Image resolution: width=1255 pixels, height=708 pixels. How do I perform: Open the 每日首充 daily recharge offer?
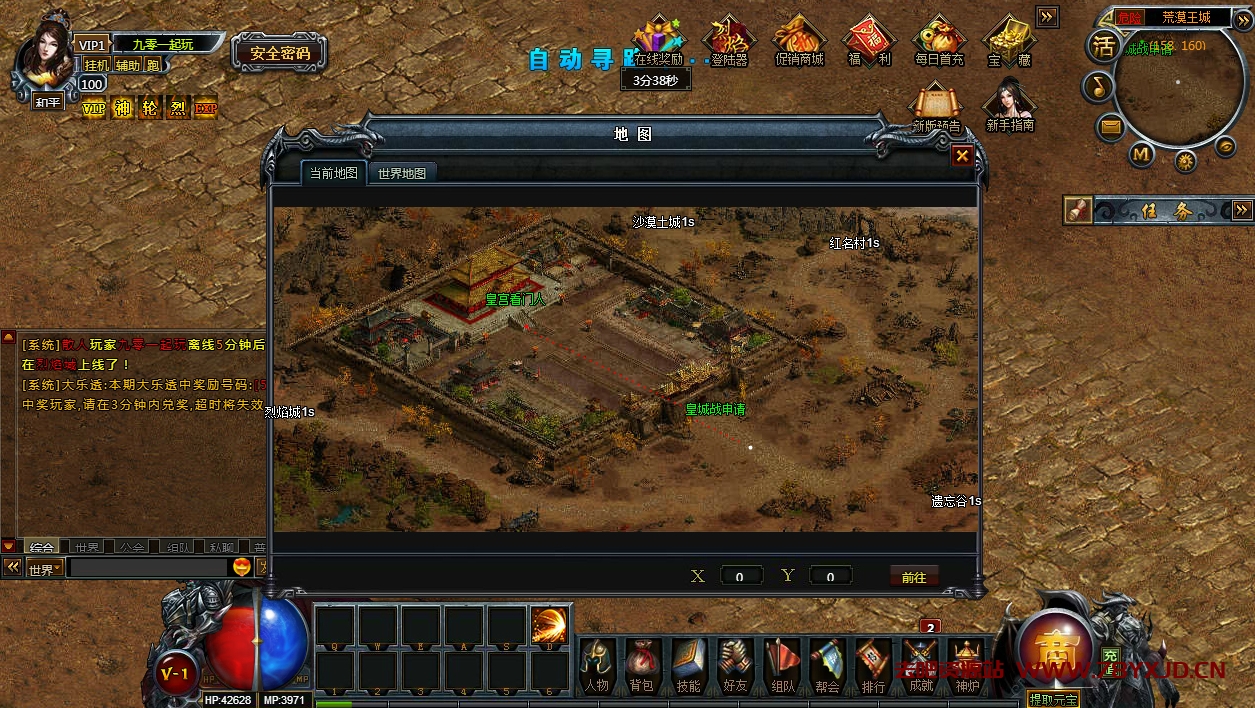point(939,40)
